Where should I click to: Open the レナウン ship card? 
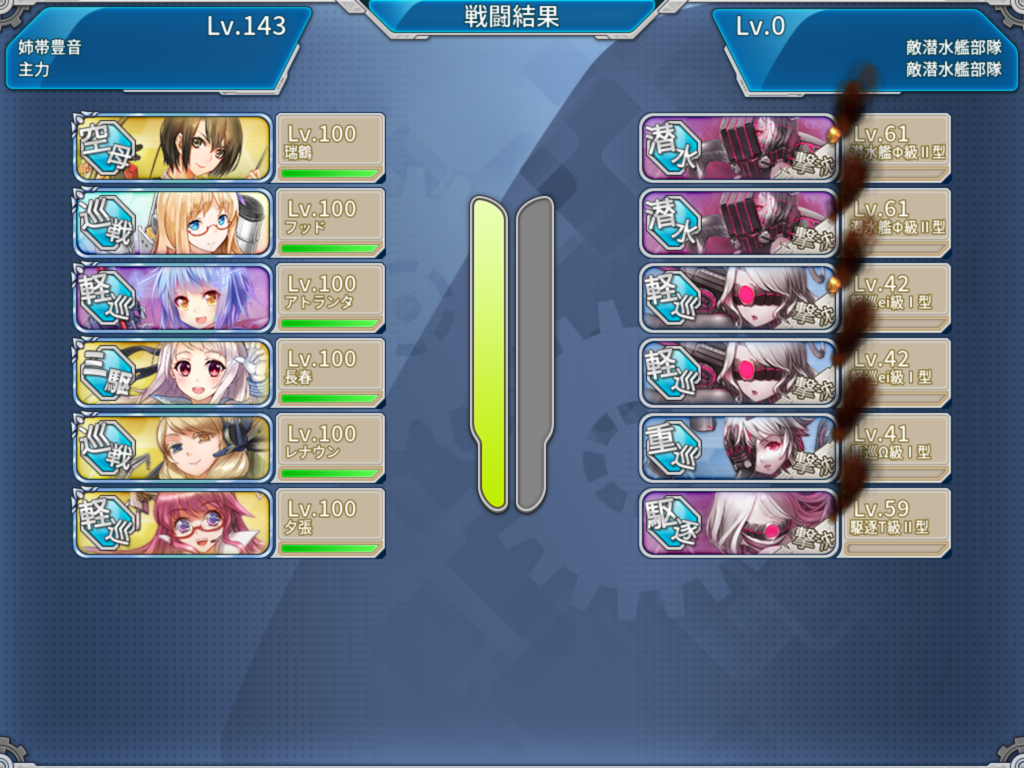pos(228,447)
